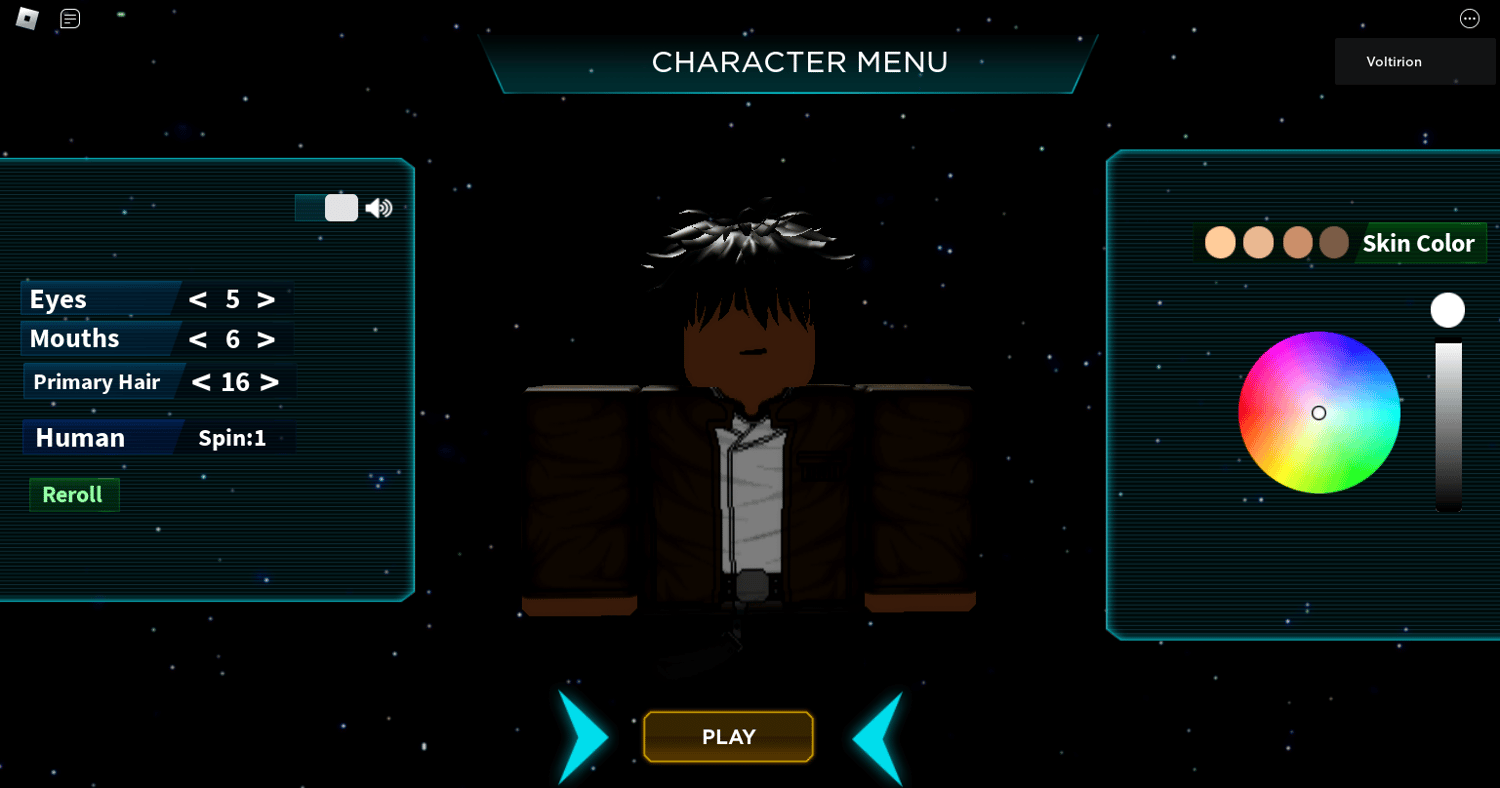Open the three-dot options menu
This screenshot has height=788, width=1500.
tap(1469, 19)
